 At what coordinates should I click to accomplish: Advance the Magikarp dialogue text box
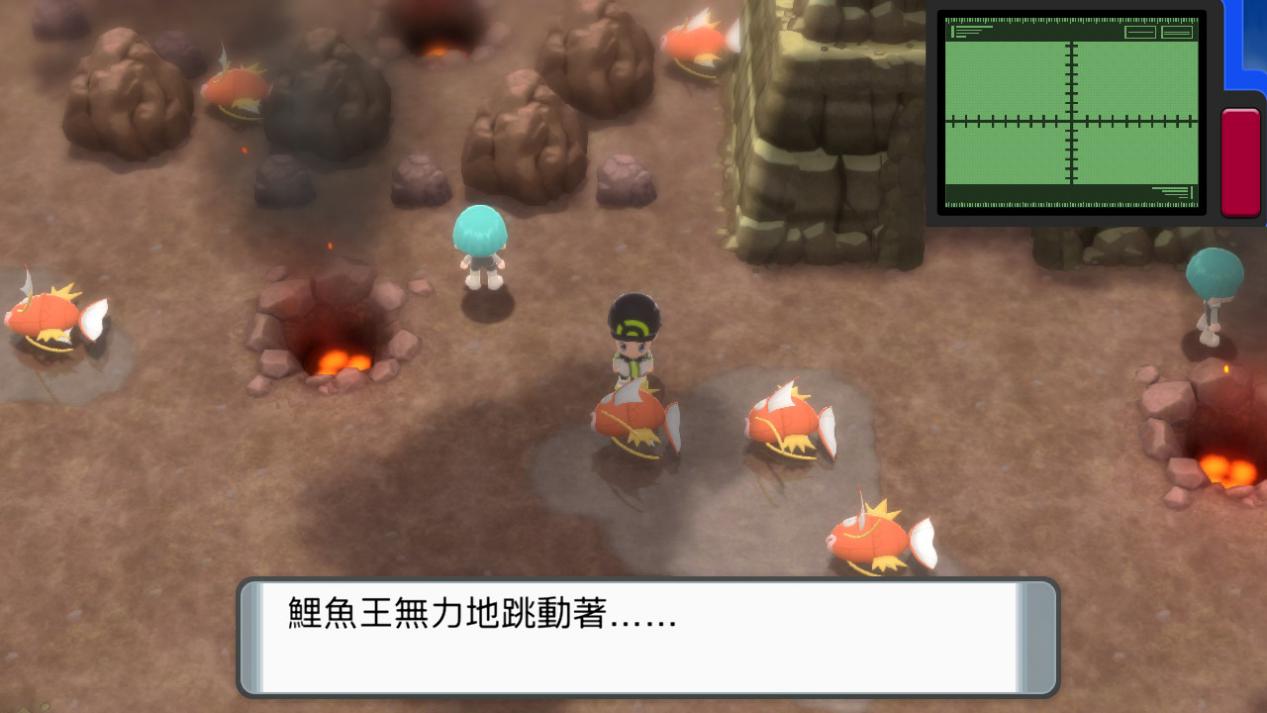[x=647, y=636]
